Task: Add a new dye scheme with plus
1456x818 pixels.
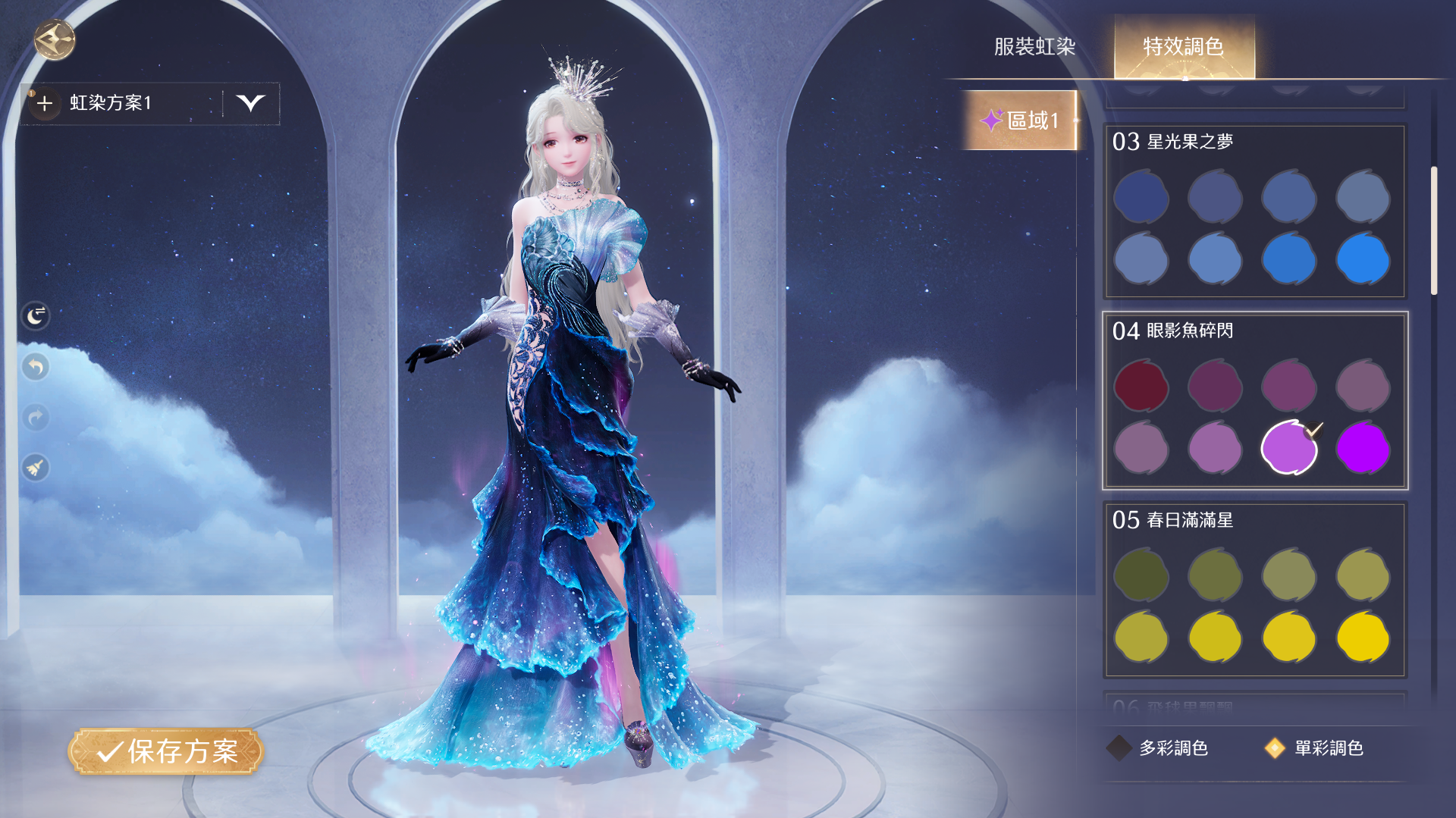Action: click(x=45, y=103)
